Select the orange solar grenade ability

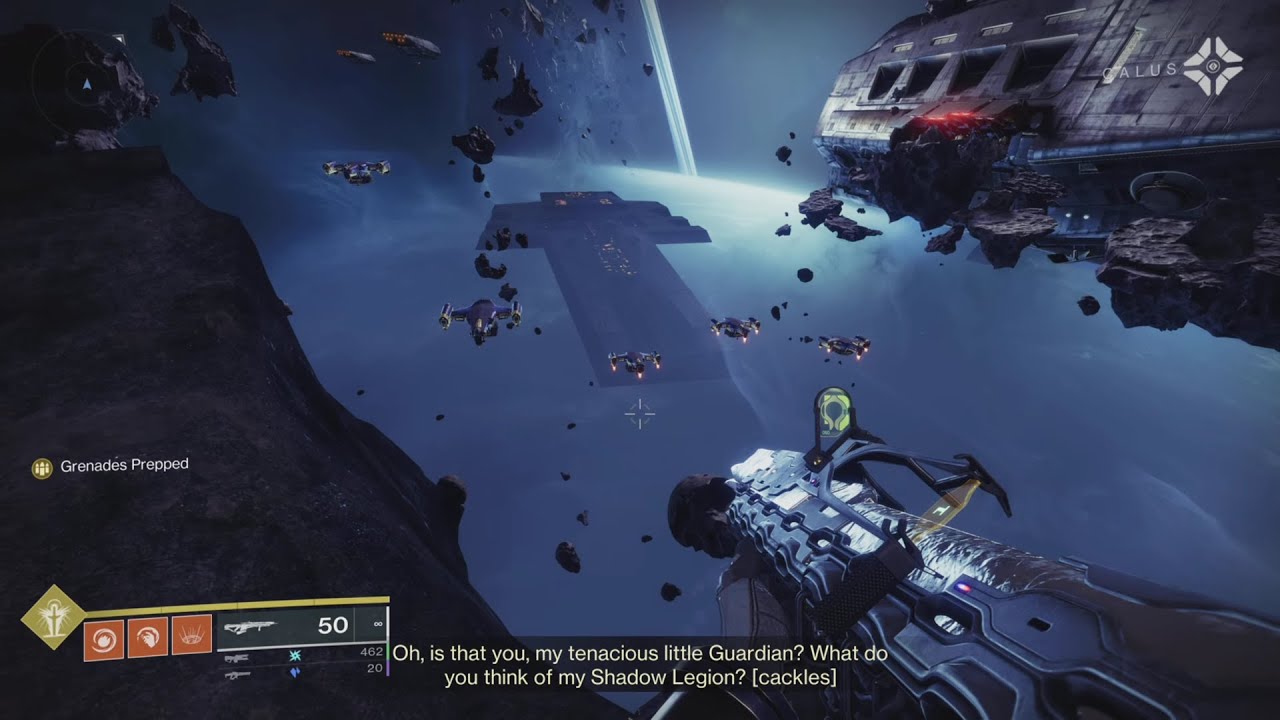(103, 637)
